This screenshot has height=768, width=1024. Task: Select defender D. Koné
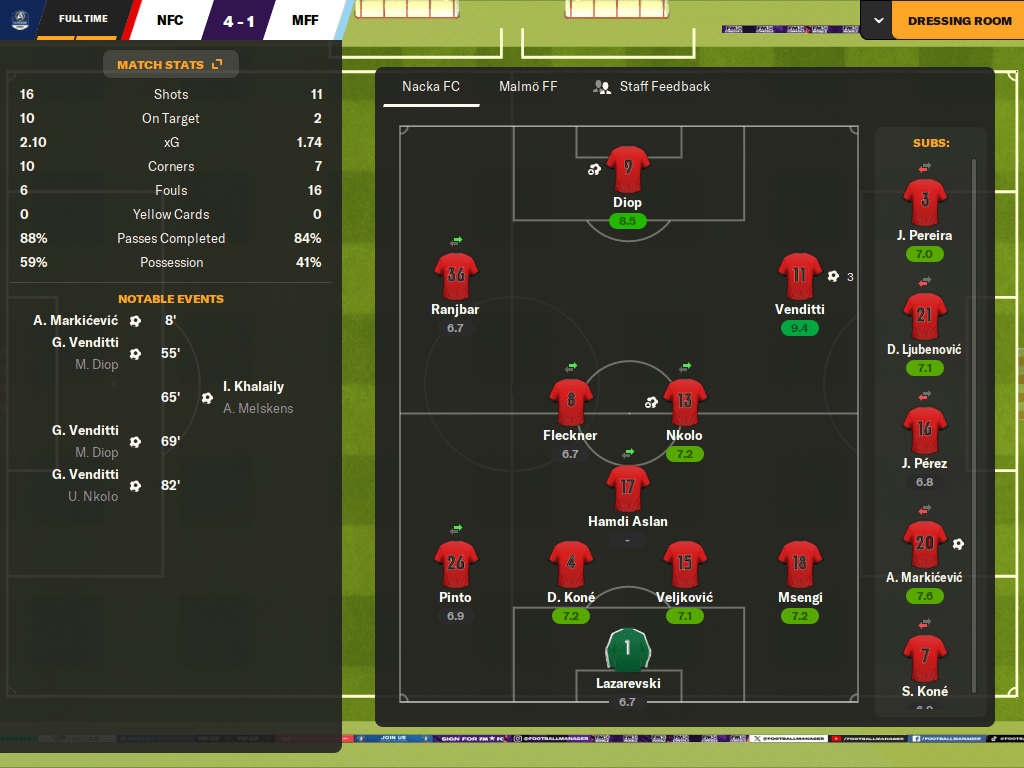tap(571, 564)
